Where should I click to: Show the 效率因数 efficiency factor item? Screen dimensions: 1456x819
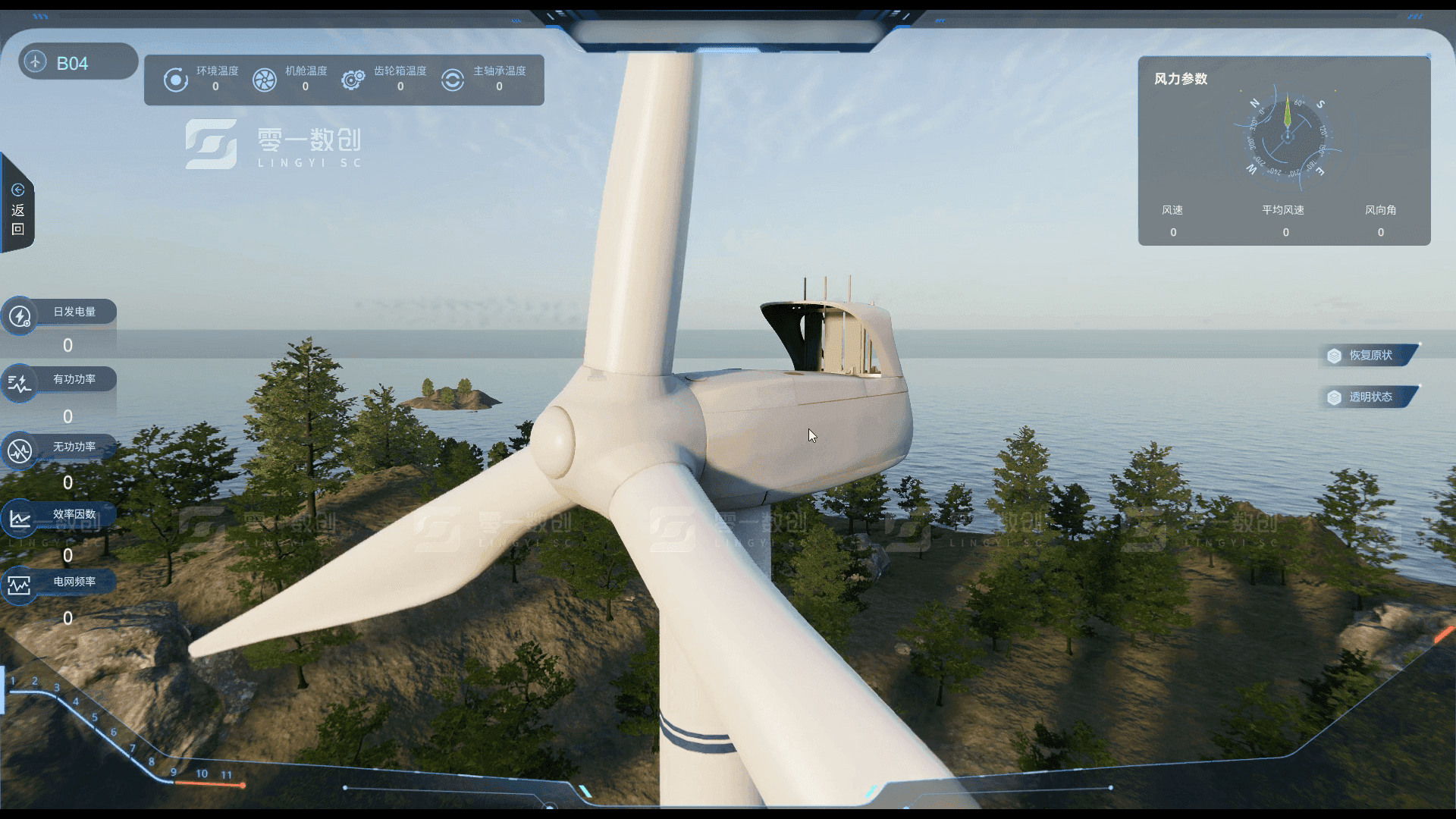pyautogui.click(x=74, y=514)
